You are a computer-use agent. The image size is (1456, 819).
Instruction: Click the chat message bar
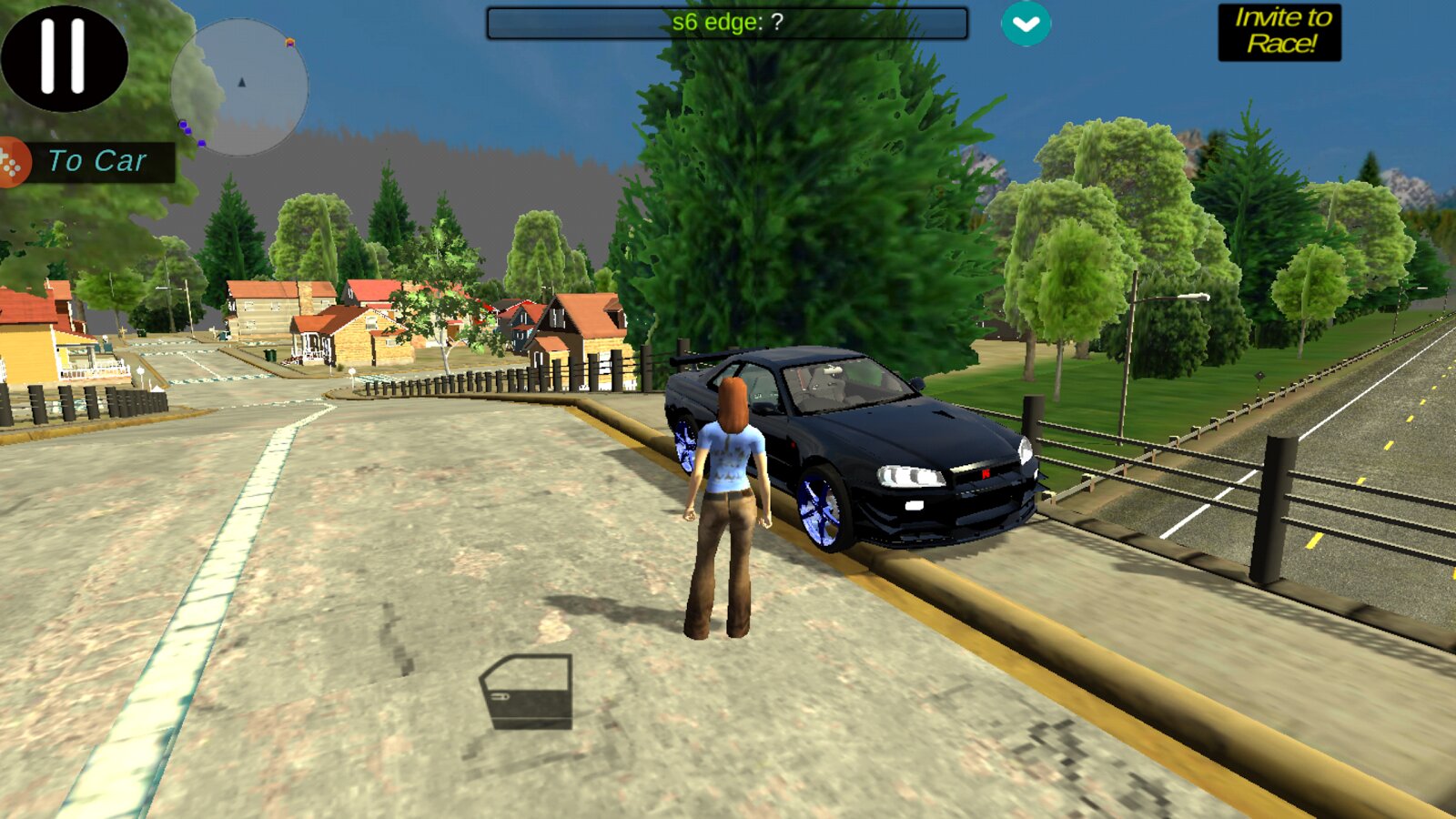click(726, 23)
